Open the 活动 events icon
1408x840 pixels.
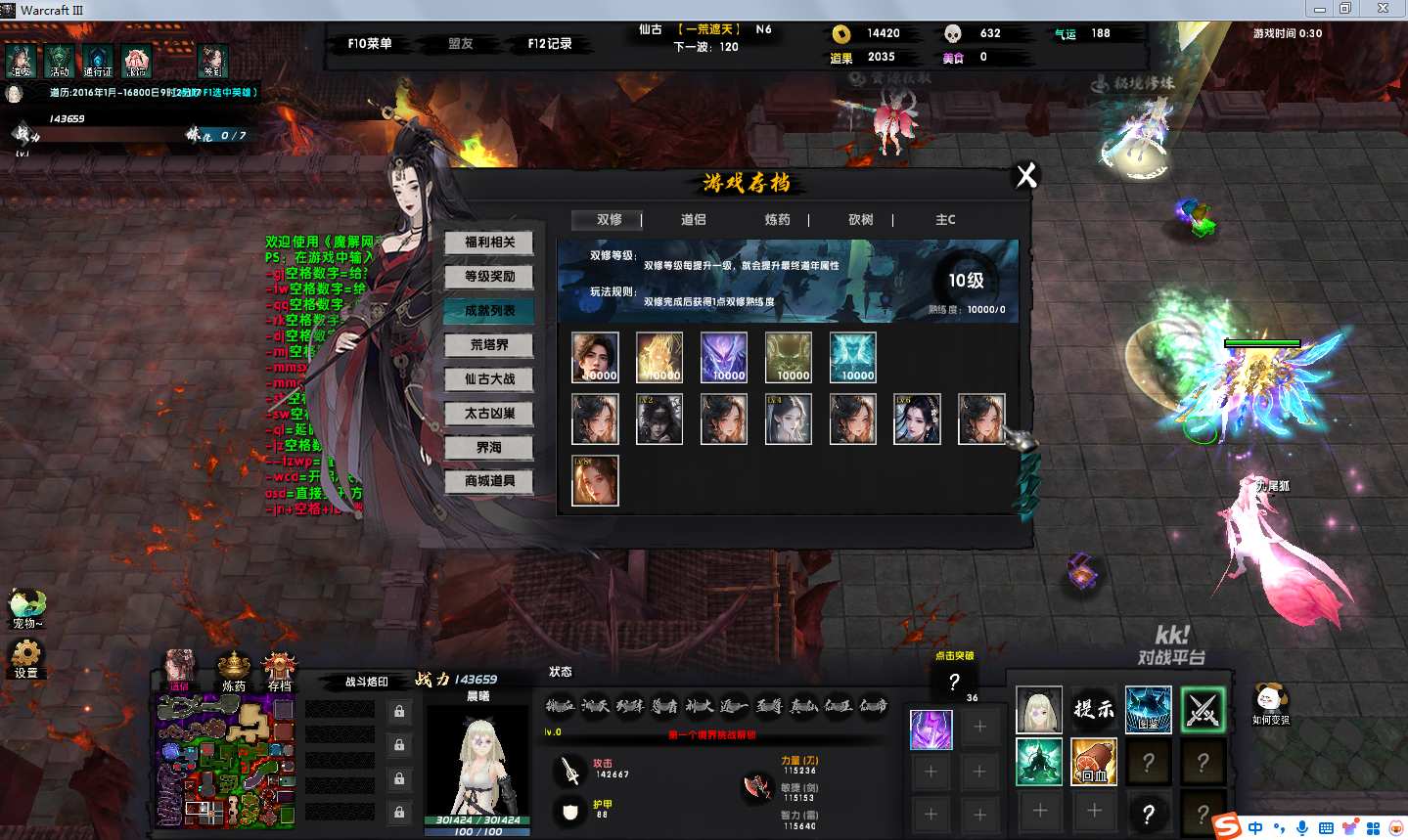click(60, 61)
